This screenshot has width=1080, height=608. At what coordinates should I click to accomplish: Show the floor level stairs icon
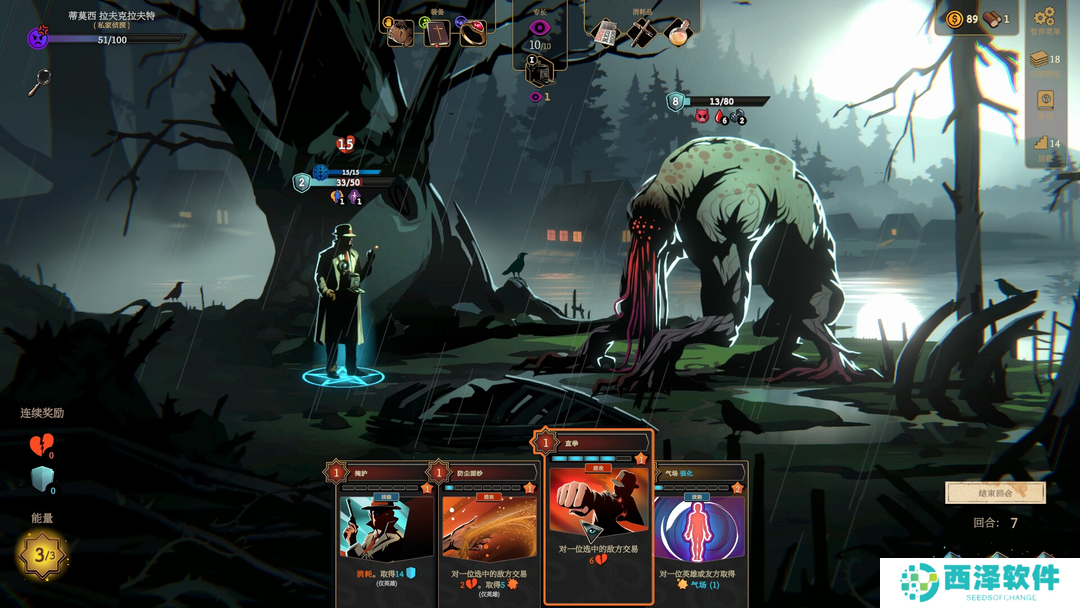[x=1041, y=143]
